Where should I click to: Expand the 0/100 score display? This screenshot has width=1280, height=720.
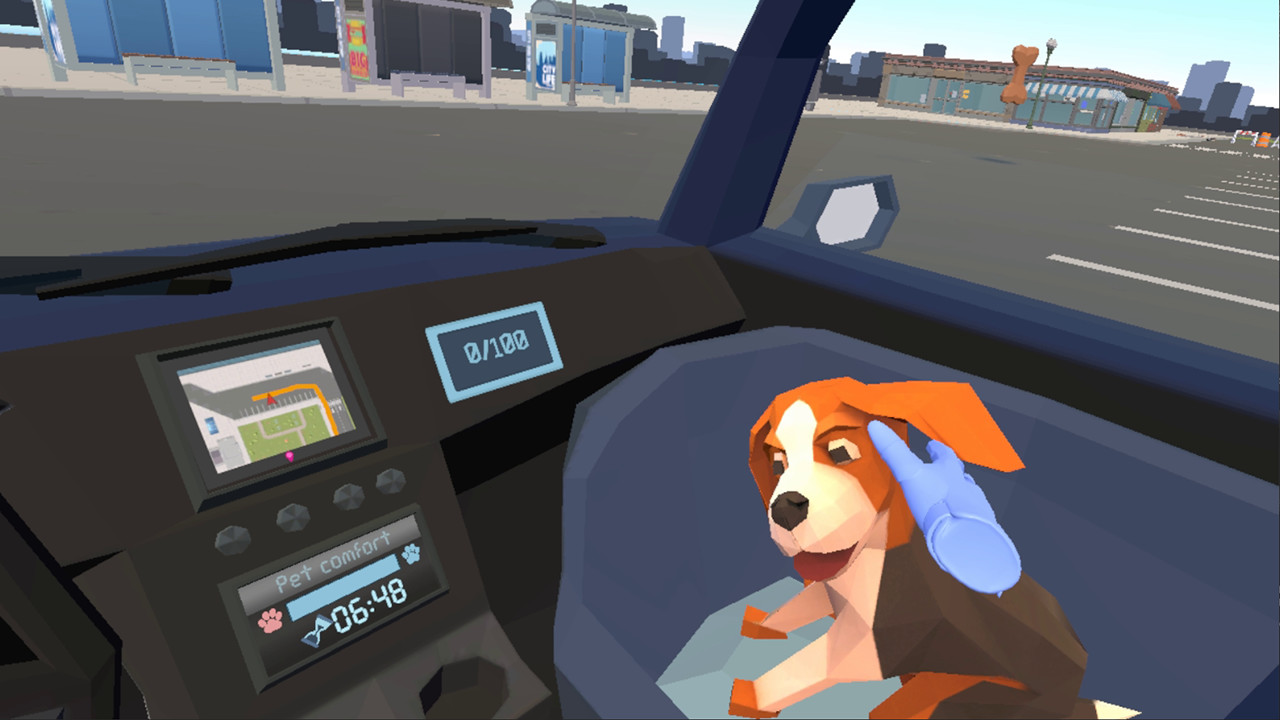point(497,344)
